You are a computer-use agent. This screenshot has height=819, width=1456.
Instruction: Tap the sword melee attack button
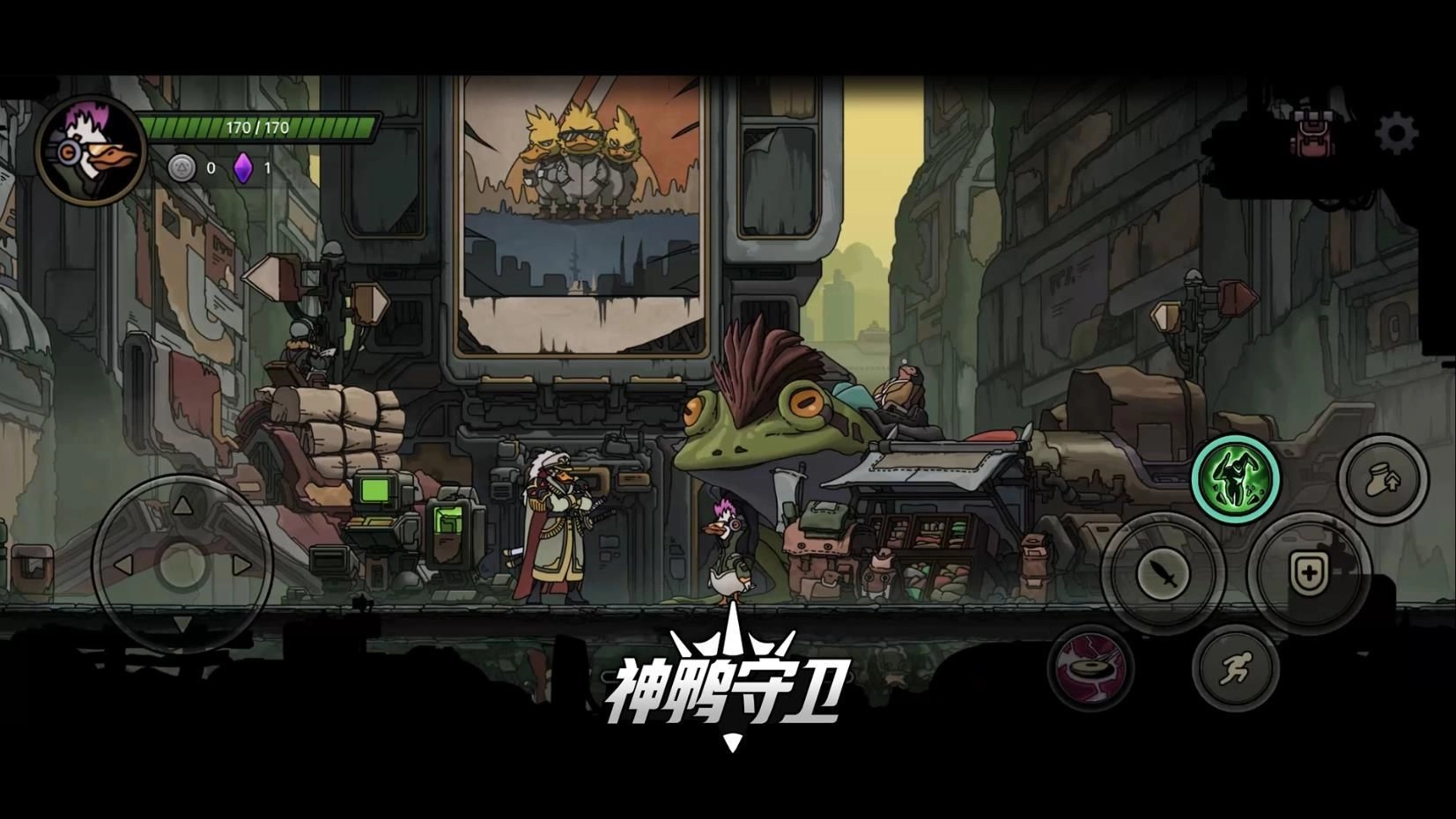tap(1162, 573)
